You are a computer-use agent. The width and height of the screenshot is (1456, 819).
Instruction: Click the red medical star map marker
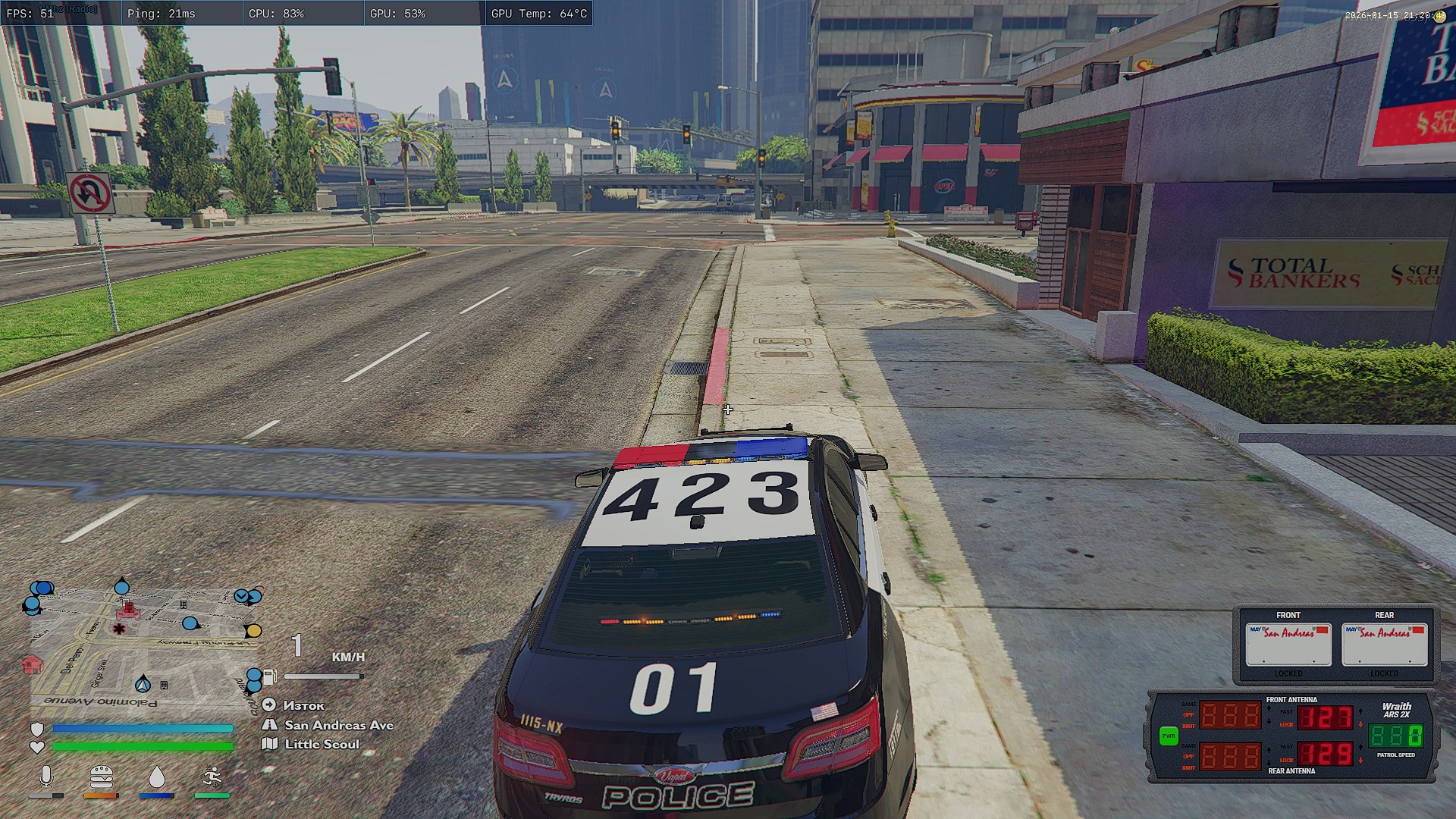click(119, 629)
